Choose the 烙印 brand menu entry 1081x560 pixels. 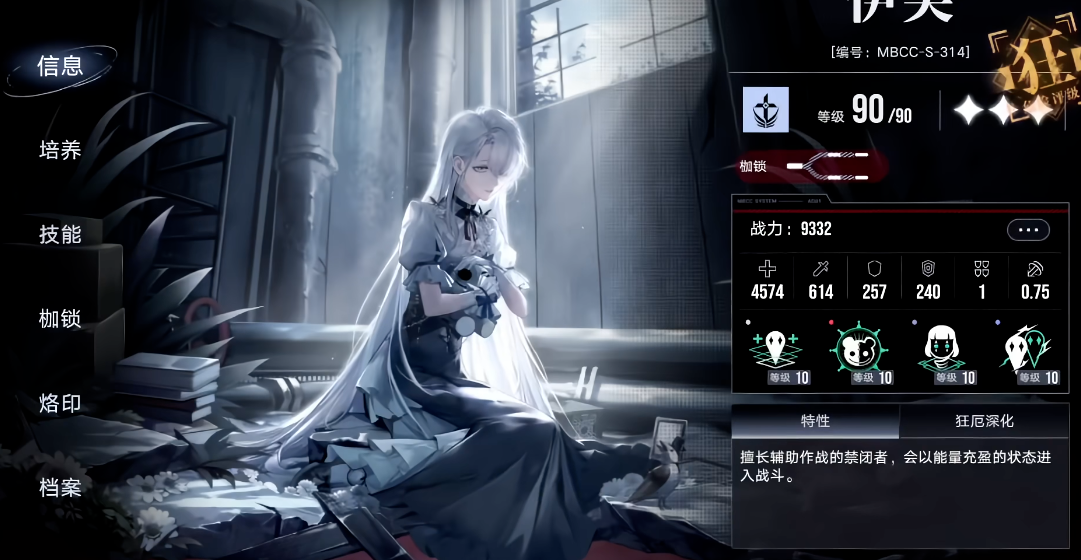[x=60, y=404]
